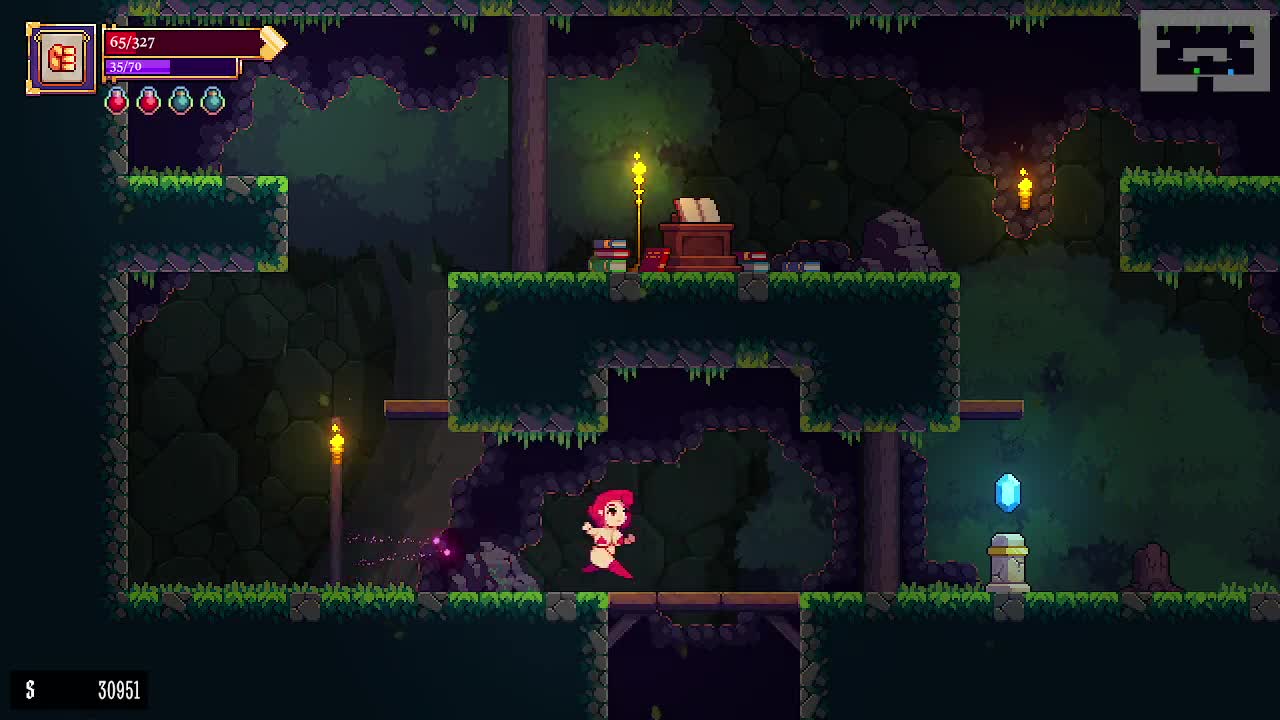
Task: Open the room minimap
Action: 1204,51
